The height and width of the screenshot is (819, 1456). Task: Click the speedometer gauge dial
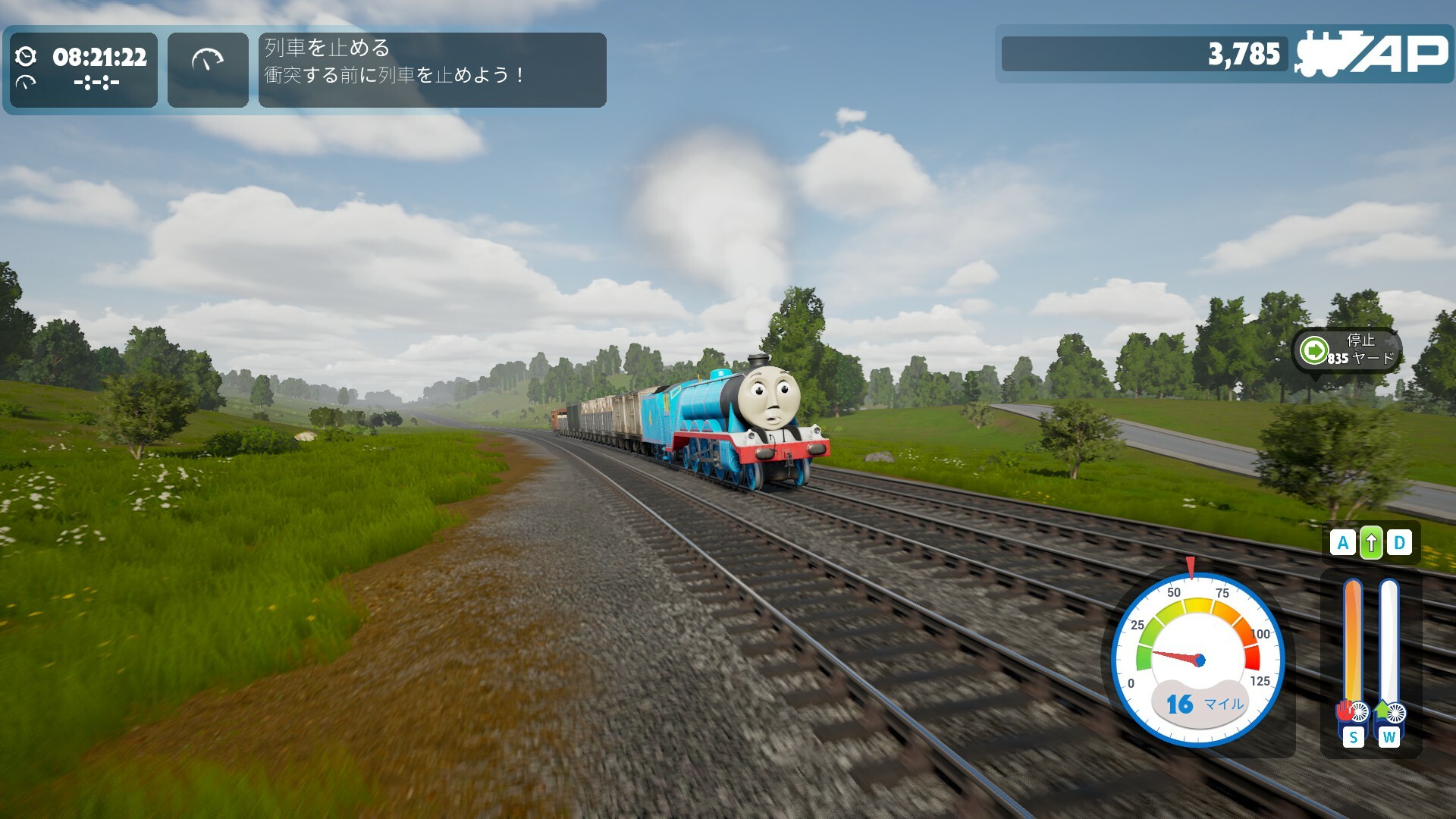tap(1197, 659)
